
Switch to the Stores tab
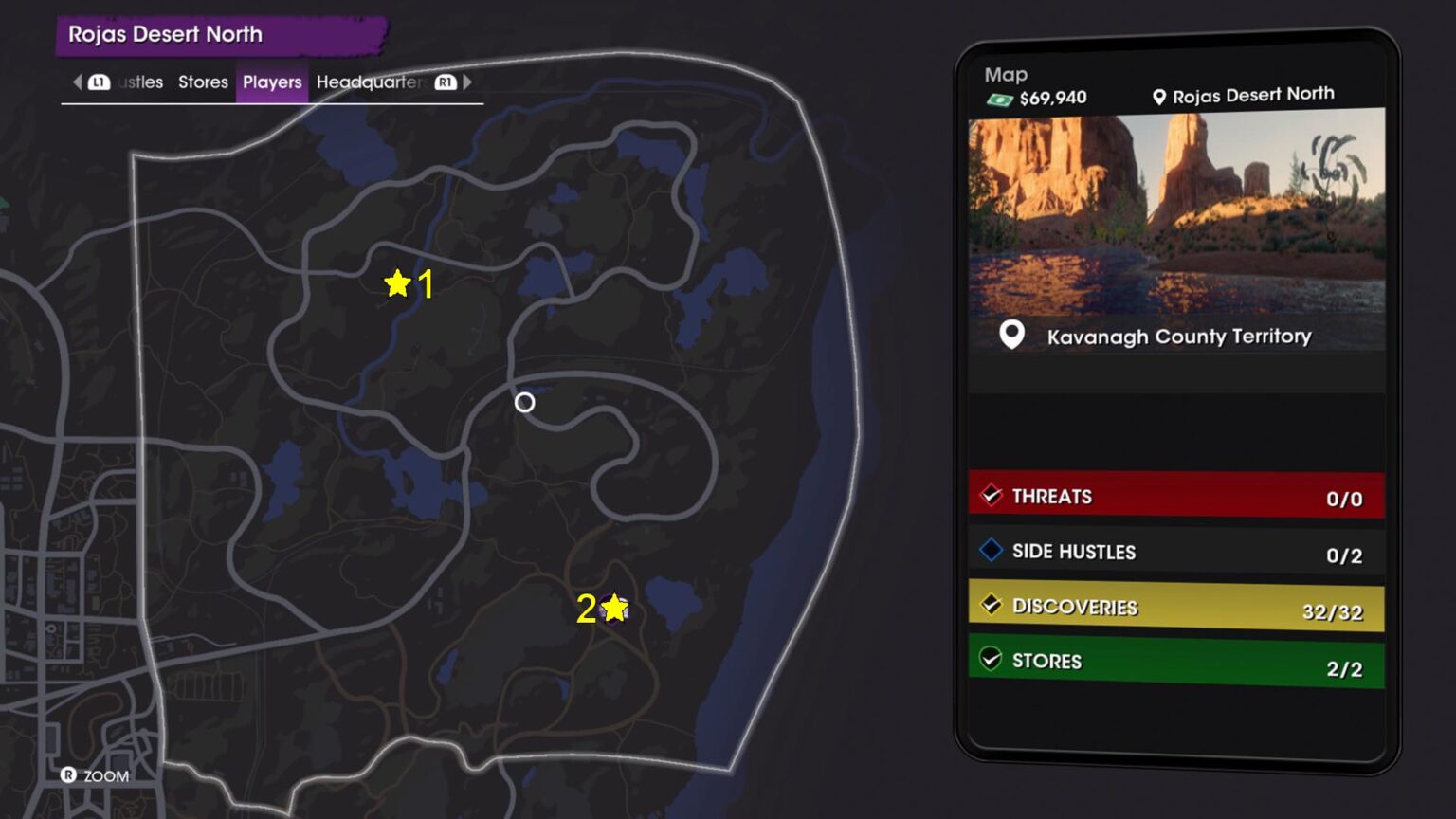[203, 82]
